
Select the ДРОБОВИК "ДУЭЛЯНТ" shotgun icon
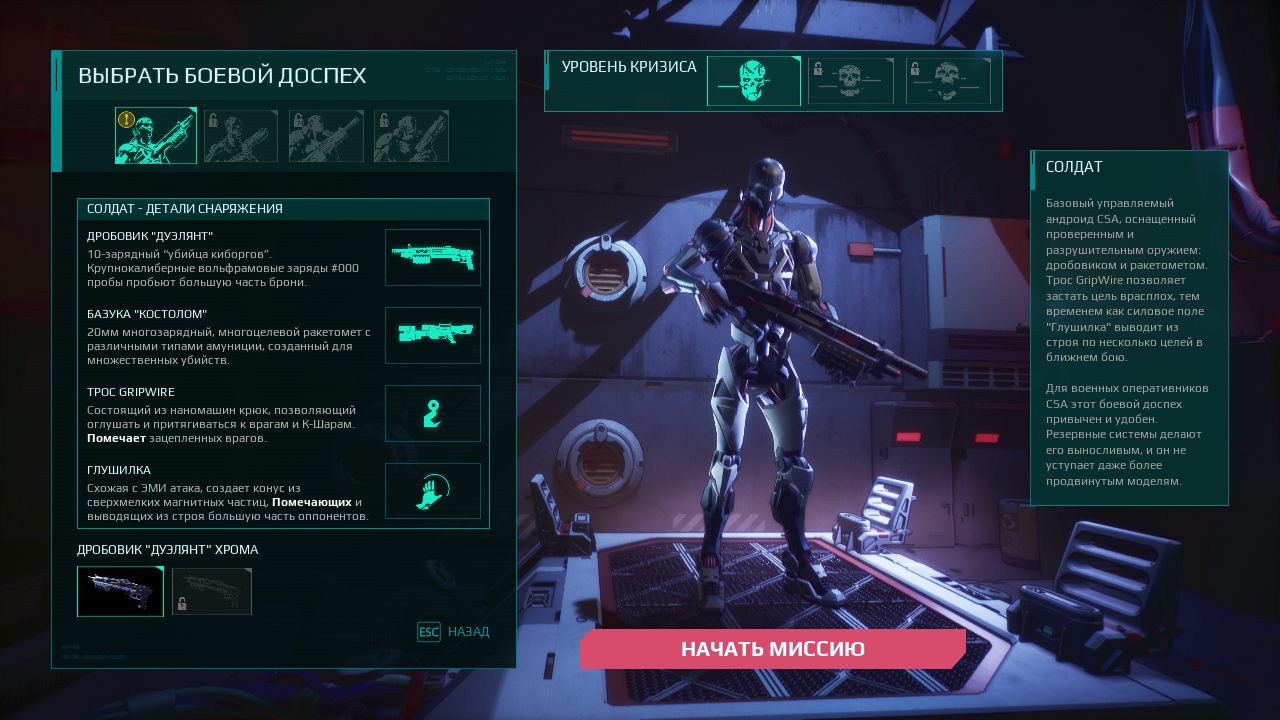click(433, 257)
